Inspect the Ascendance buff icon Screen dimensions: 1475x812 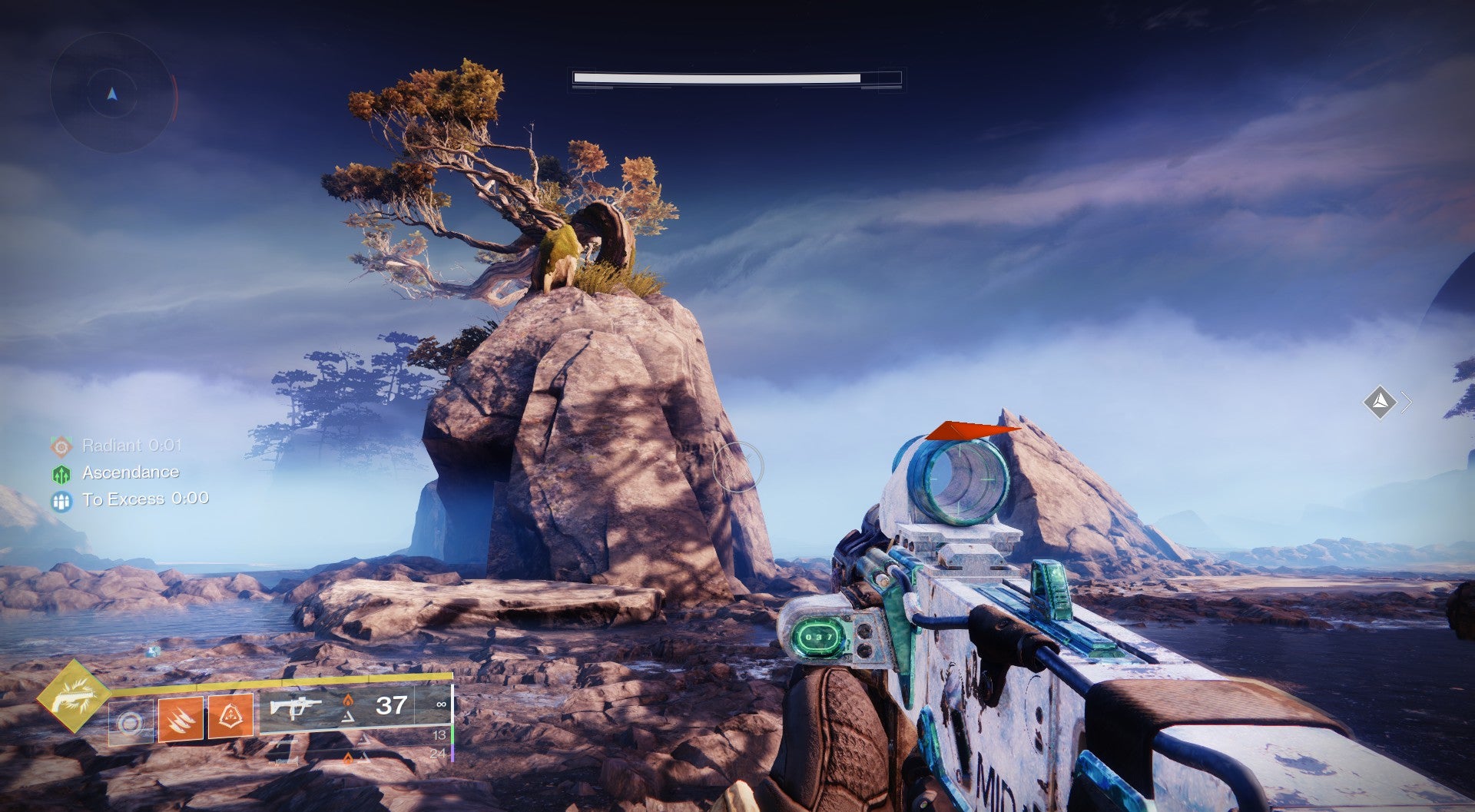(61, 473)
